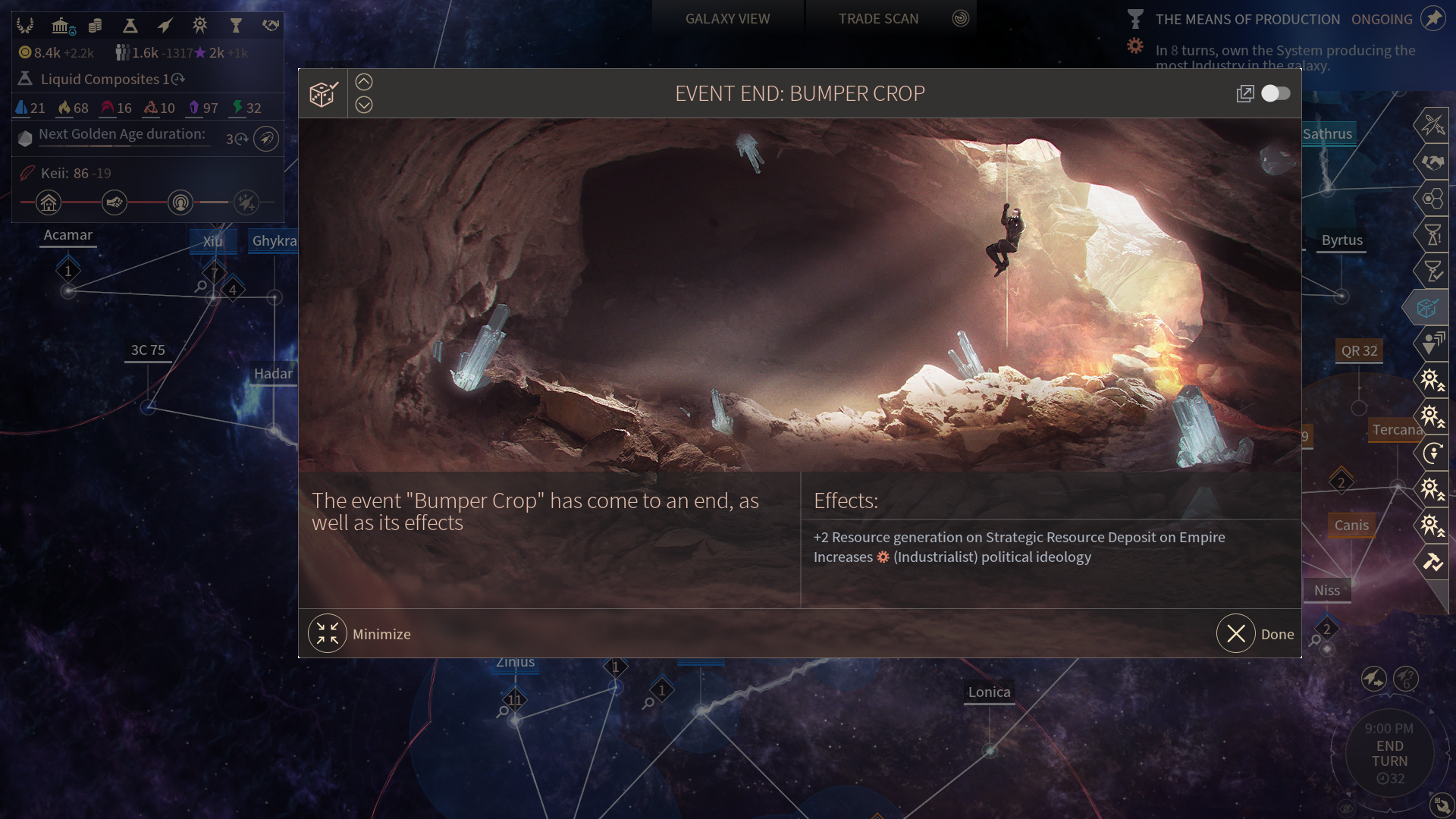1456x819 pixels.
Task: Open the Trade Scan view
Action: pos(878,18)
